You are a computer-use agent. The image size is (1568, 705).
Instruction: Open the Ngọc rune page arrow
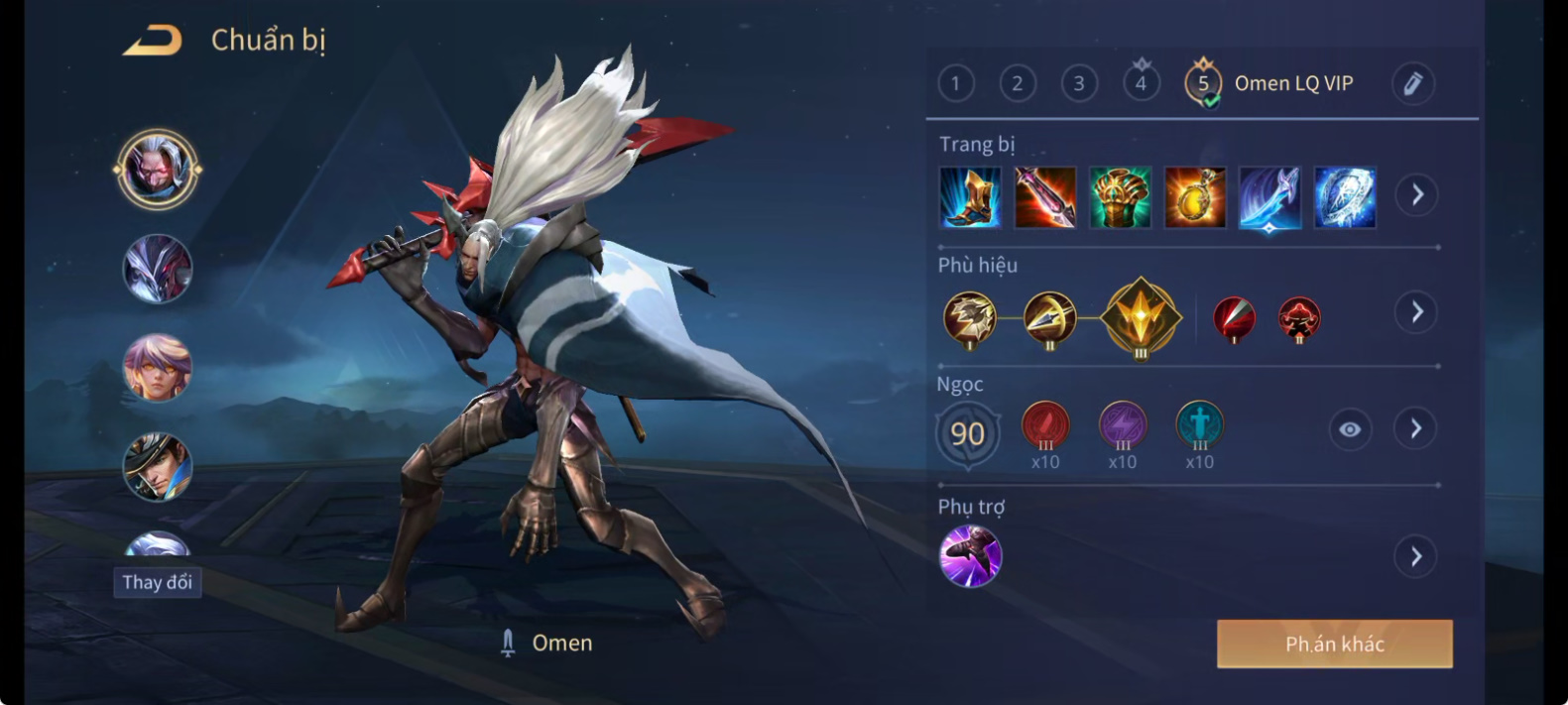pyautogui.click(x=1416, y=429)
